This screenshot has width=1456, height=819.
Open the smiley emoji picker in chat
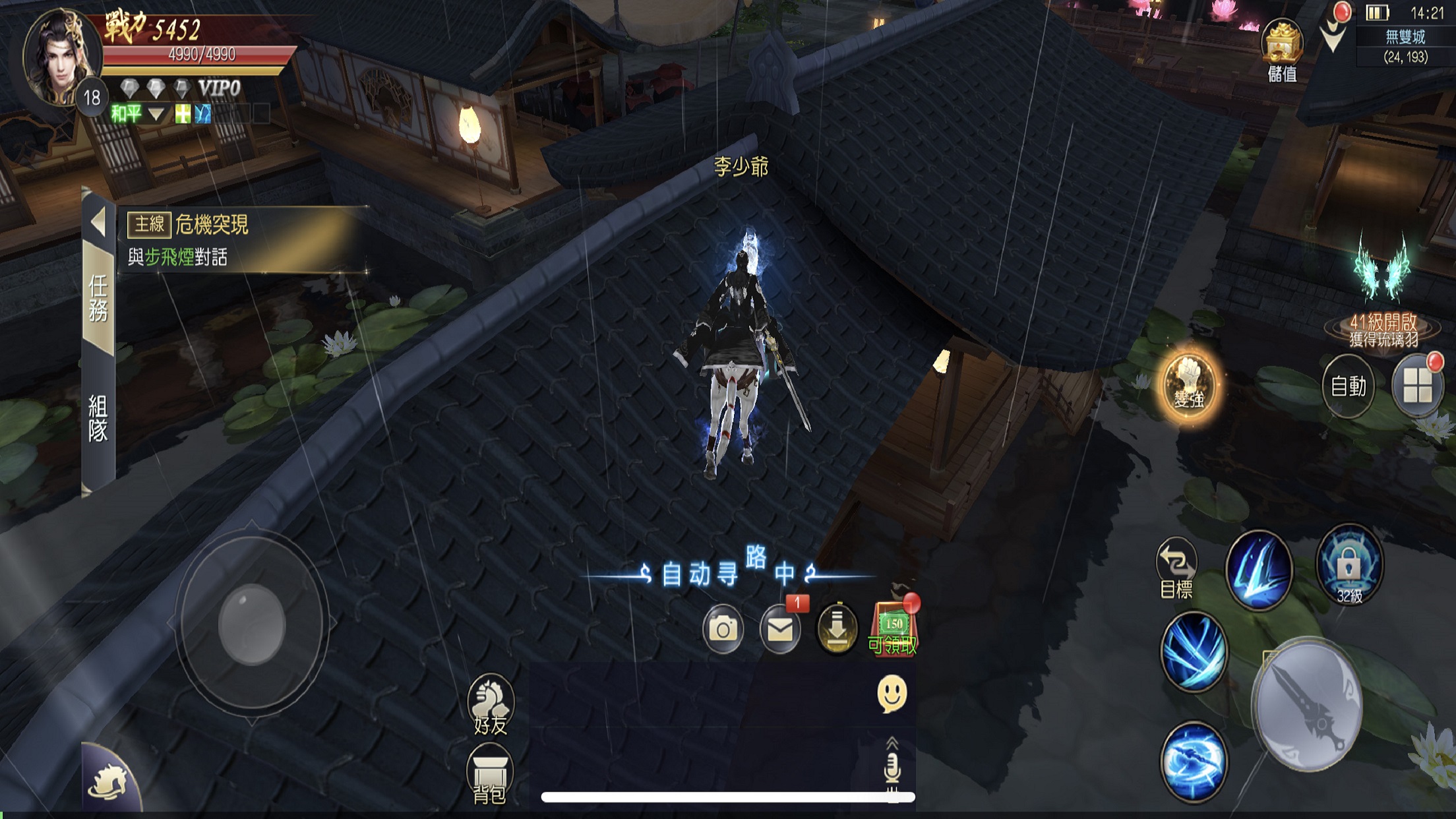(x=892, y=693)
